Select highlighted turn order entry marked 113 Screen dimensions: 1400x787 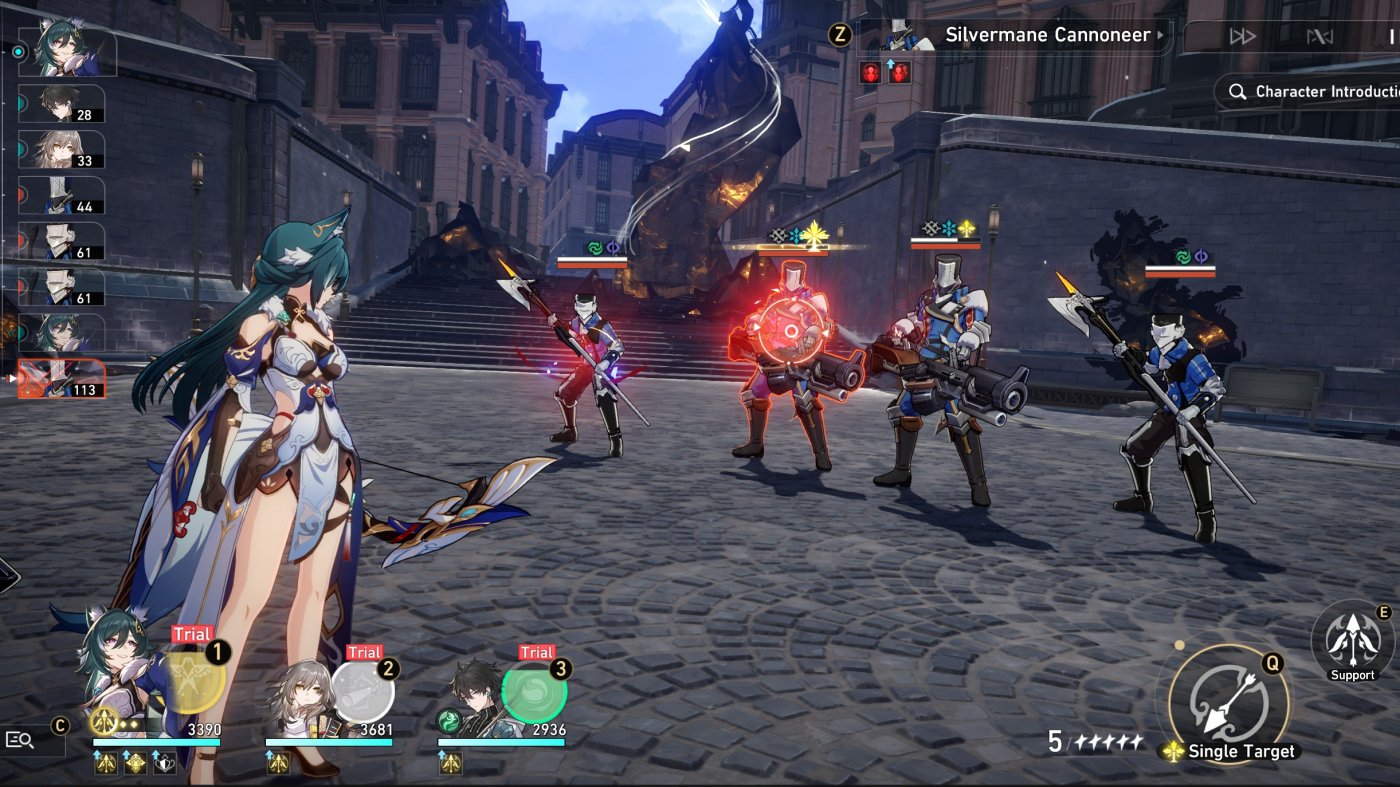[62, 379]
